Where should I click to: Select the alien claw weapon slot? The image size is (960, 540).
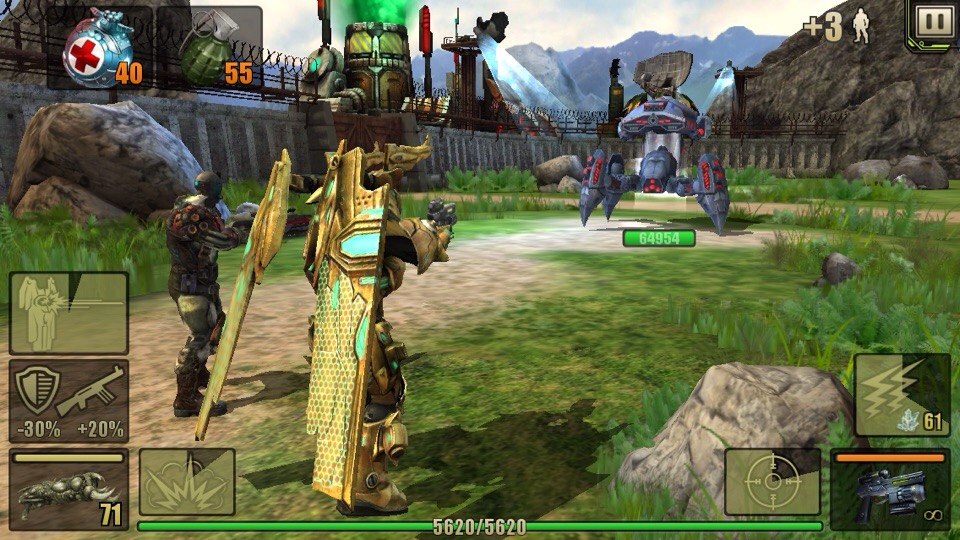(x=68, y=490)
